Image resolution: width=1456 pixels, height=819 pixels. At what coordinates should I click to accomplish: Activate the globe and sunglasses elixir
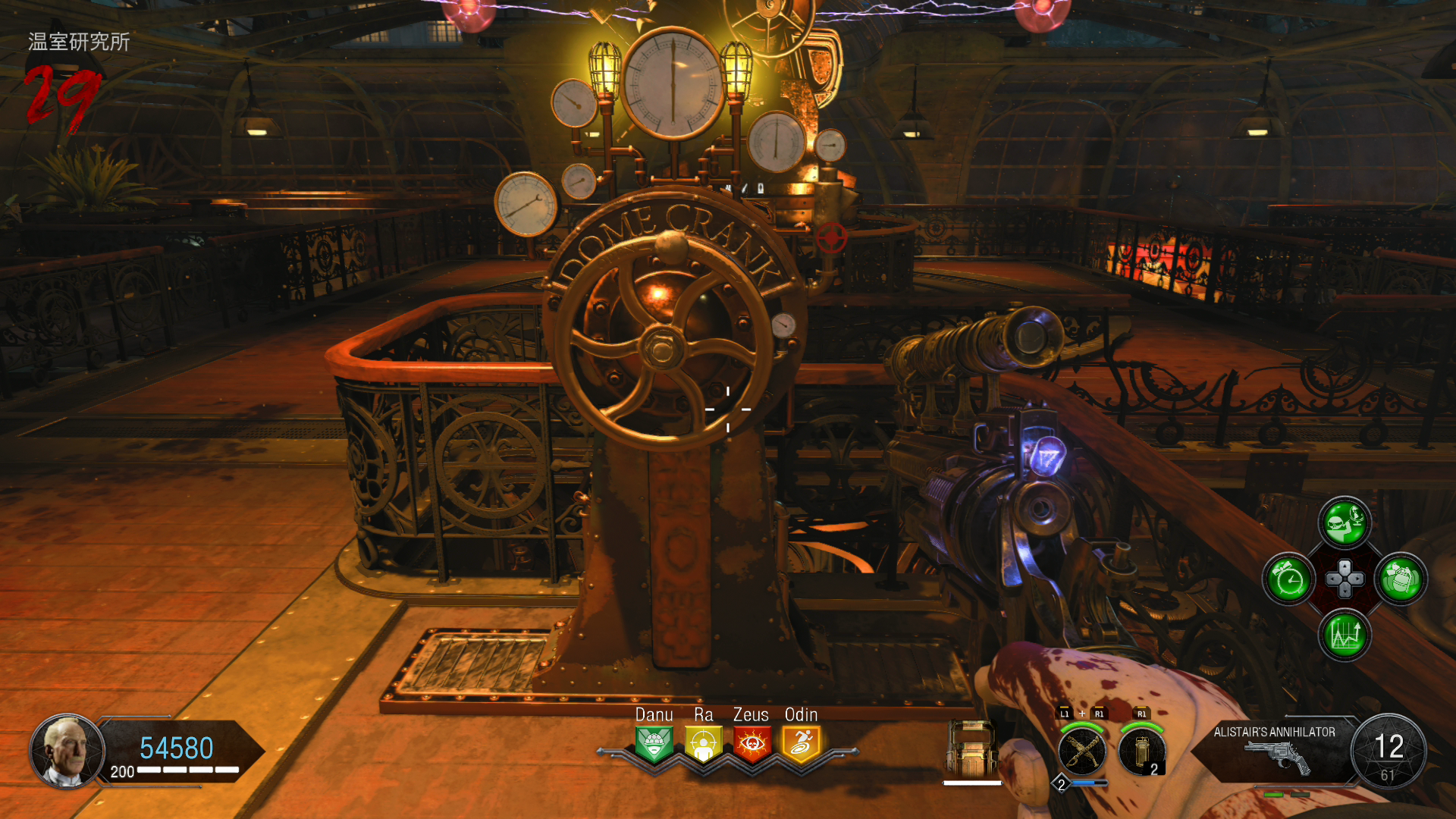click(x=1345, y=522)
